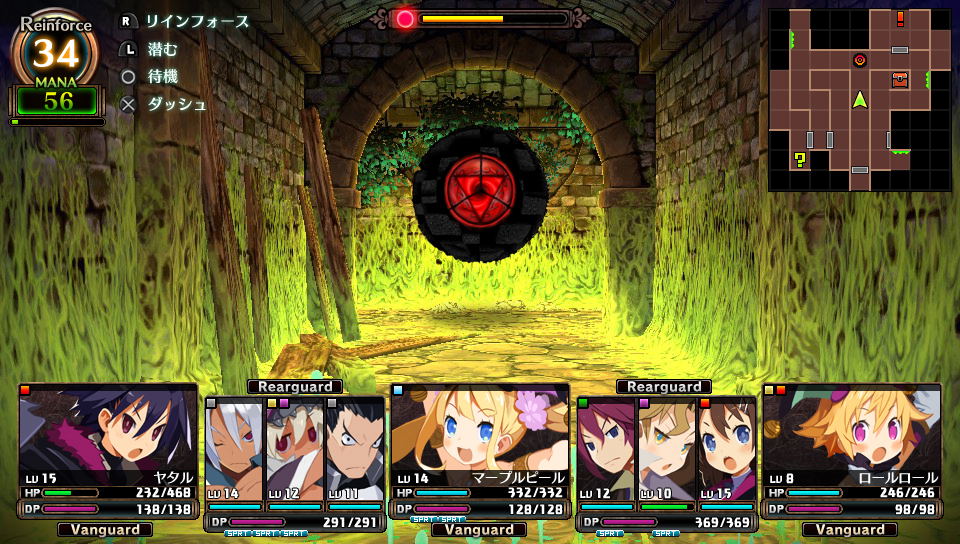
Task: Click the dungeon minimap
Action: tap(859, 100)
